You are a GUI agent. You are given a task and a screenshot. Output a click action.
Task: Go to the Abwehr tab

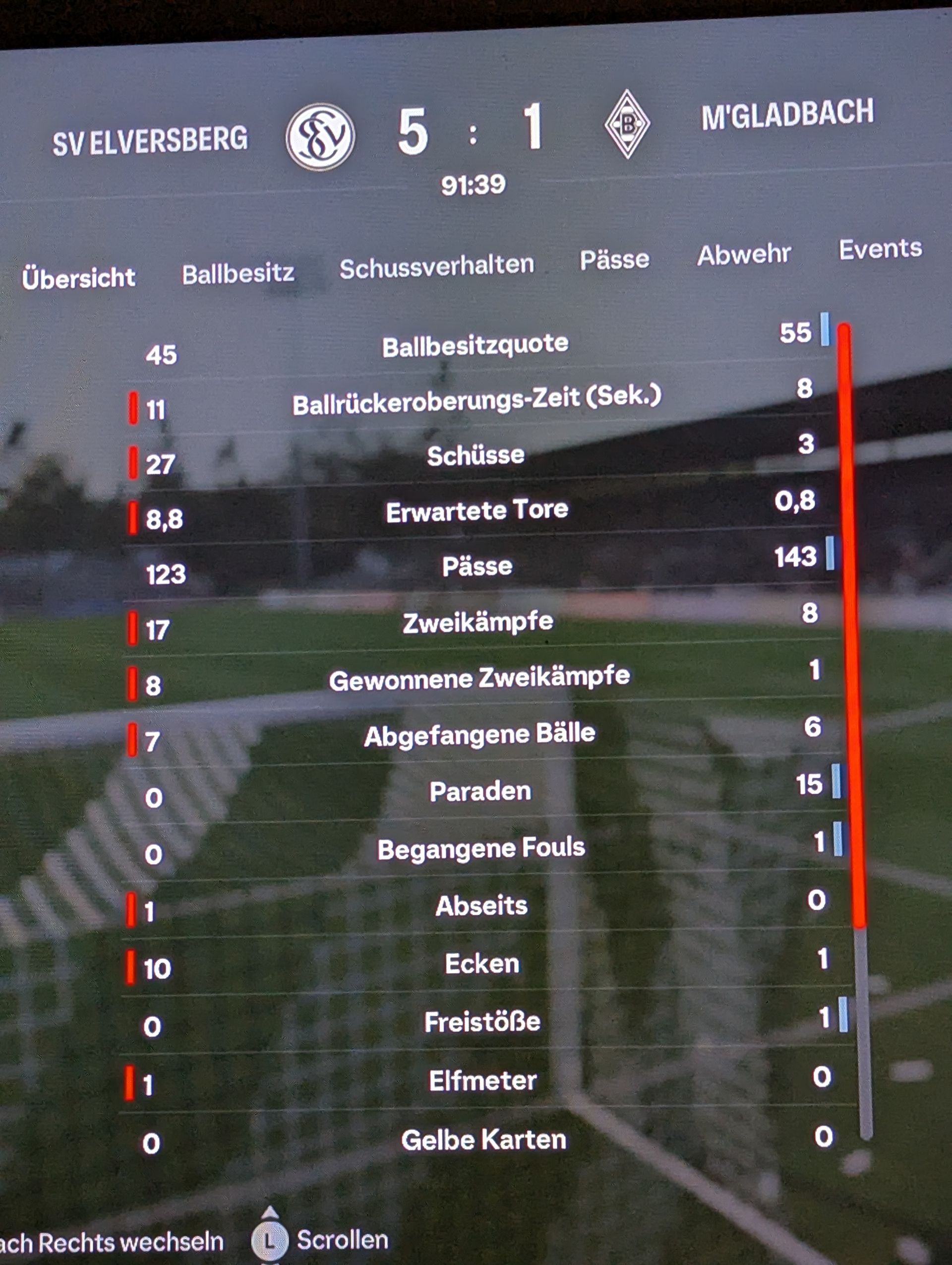(743, 254)
